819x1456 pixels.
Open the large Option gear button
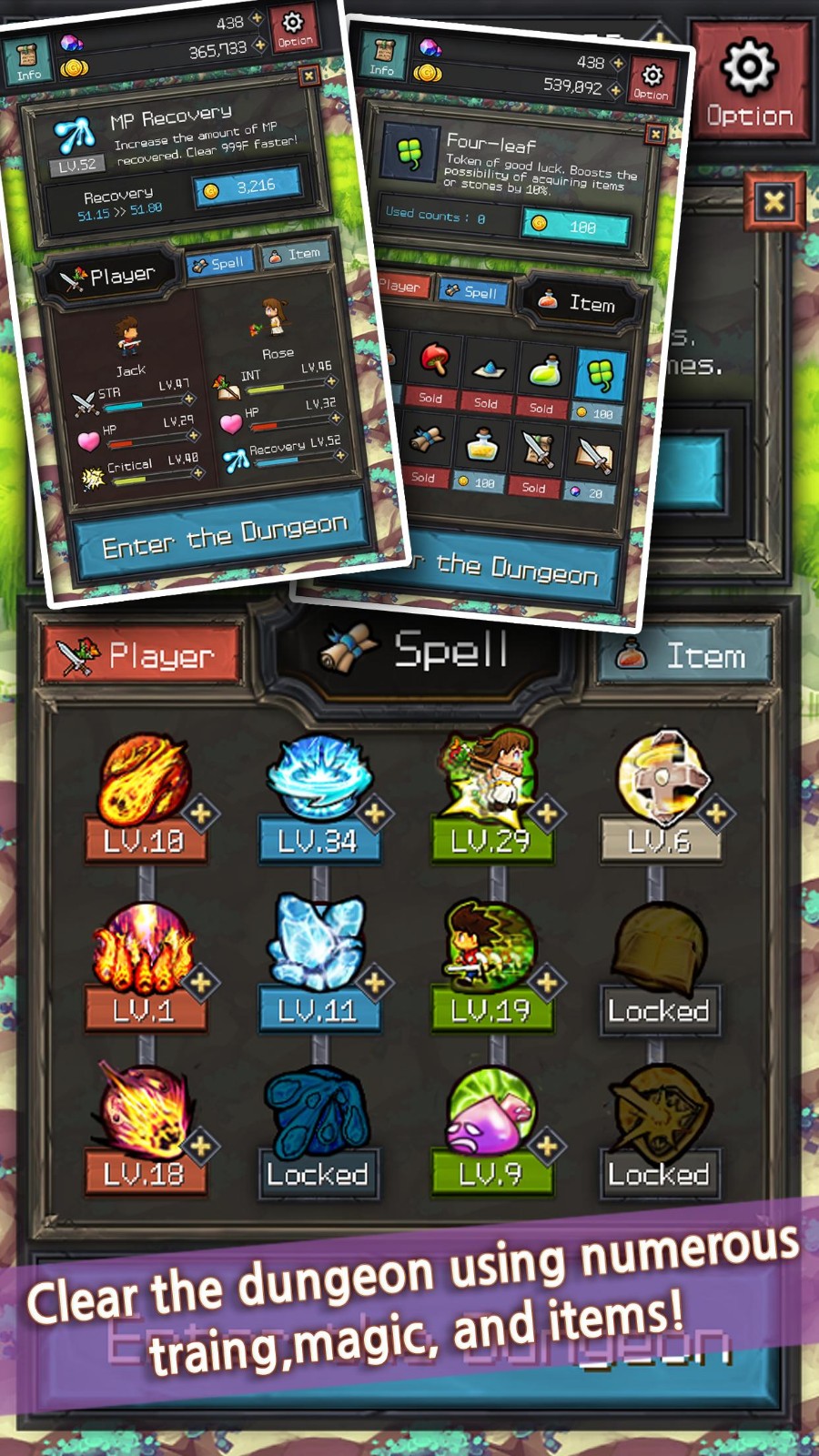749,84
